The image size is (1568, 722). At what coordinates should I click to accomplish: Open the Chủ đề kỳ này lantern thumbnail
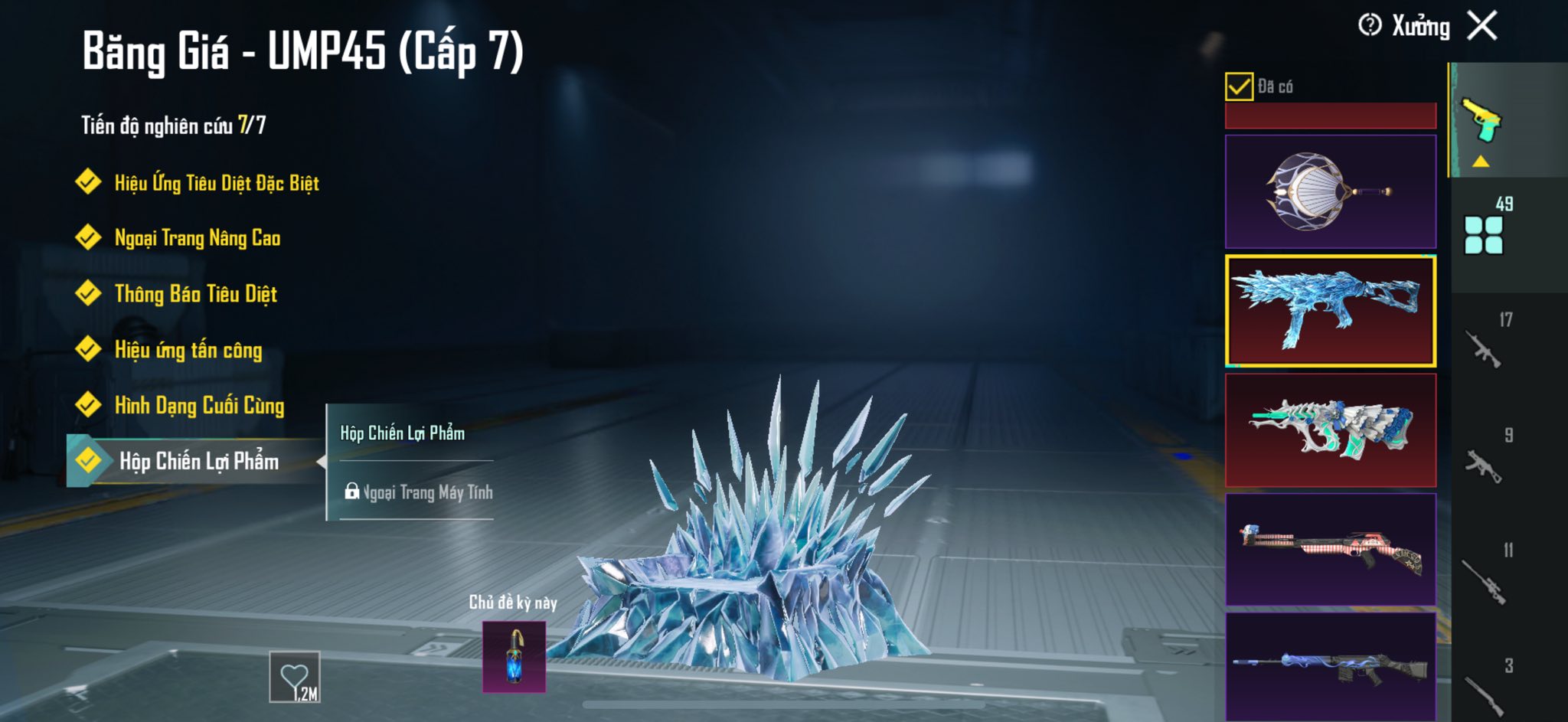[x=514, y=656]
